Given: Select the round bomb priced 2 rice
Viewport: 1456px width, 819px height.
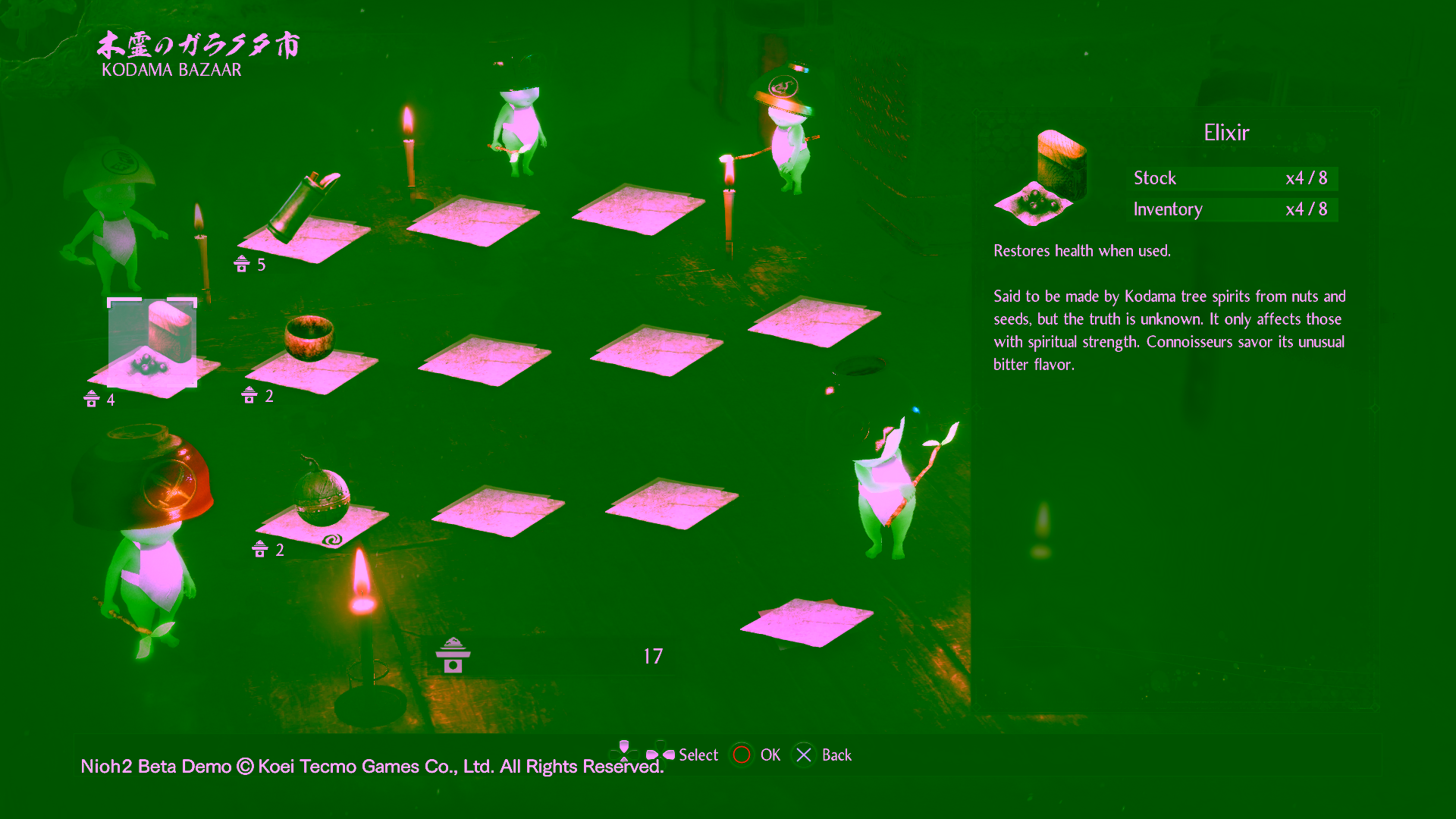Looking at the screenshot, I should pos(322,493).
